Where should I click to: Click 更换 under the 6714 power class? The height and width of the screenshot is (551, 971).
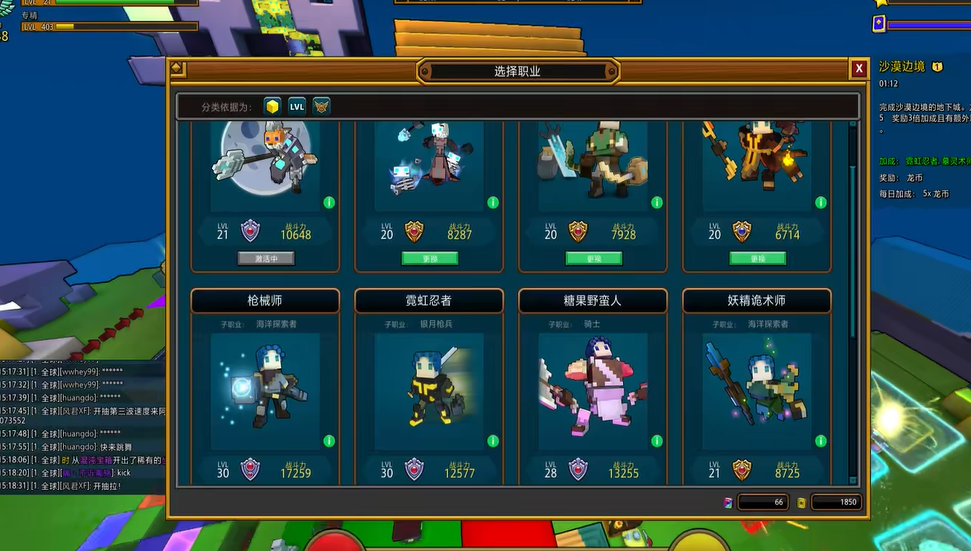click(x=757, y=258)
